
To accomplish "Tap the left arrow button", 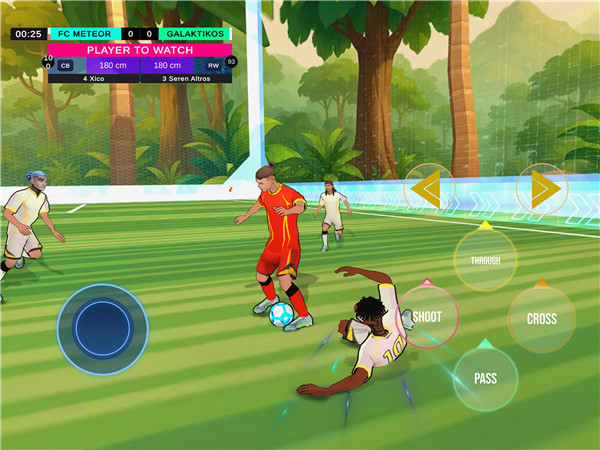I will pos(429,188).
